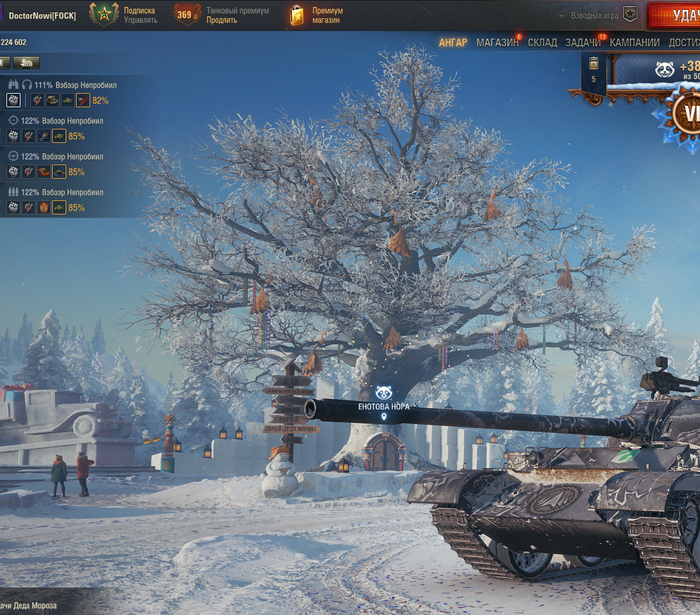Open the Премиум магазин shop

coord(326,15)
